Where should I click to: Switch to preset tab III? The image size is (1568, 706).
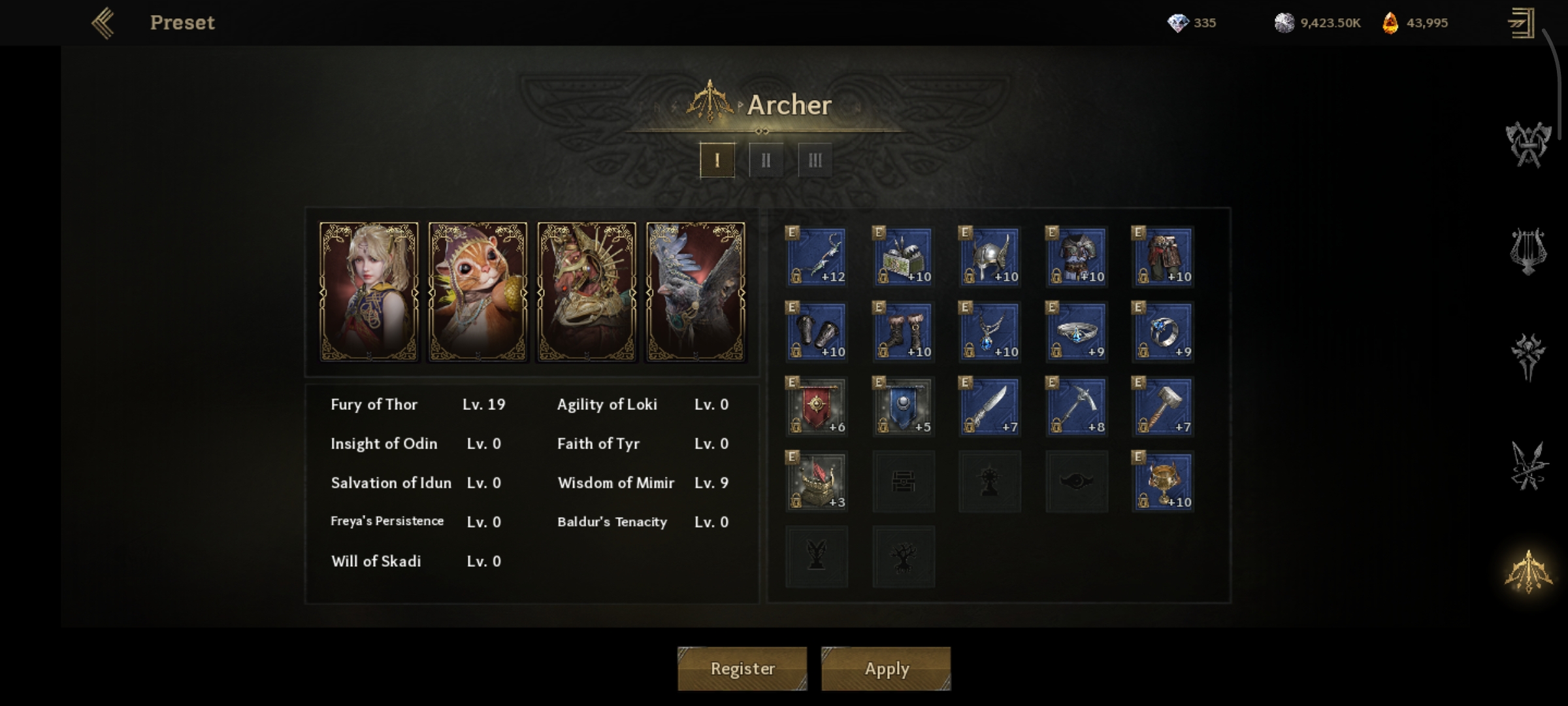point(815,160)
